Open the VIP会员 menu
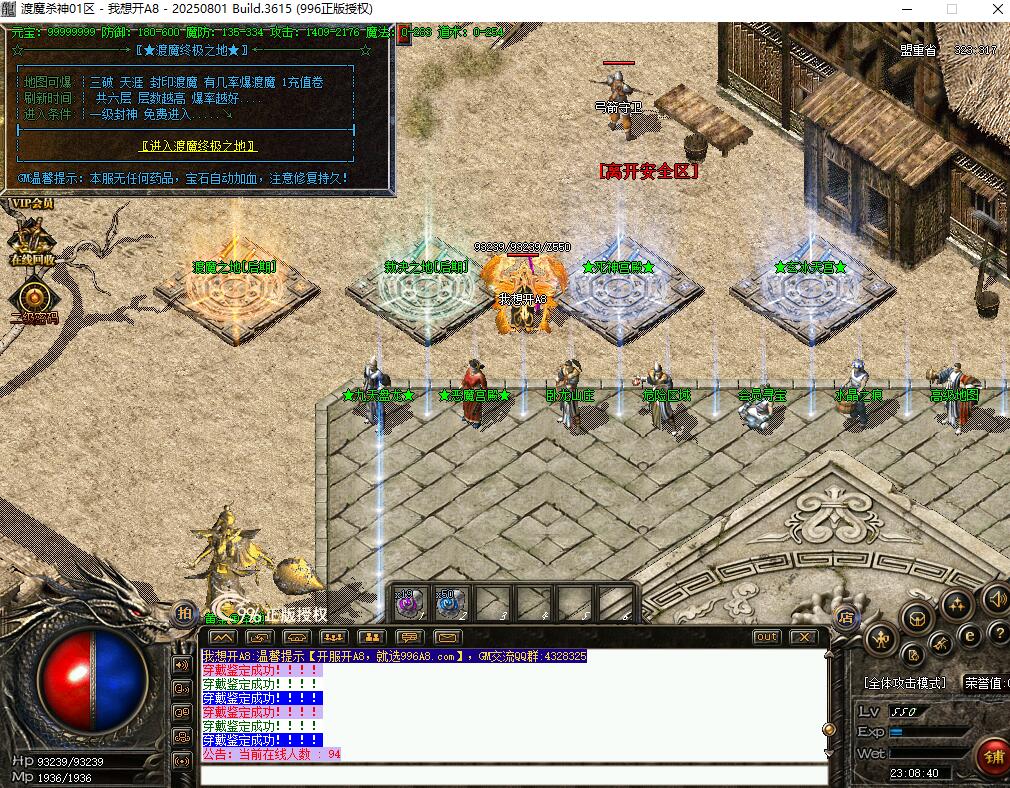The width and height of the screenshot is (1010, 788). point(31,204)
